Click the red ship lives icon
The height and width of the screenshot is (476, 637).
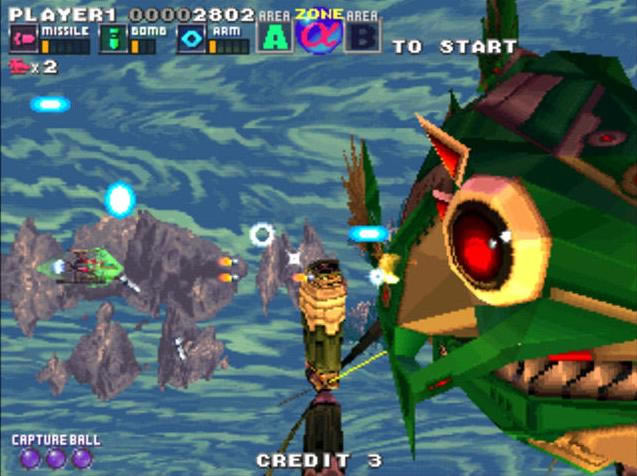[18, 67]
